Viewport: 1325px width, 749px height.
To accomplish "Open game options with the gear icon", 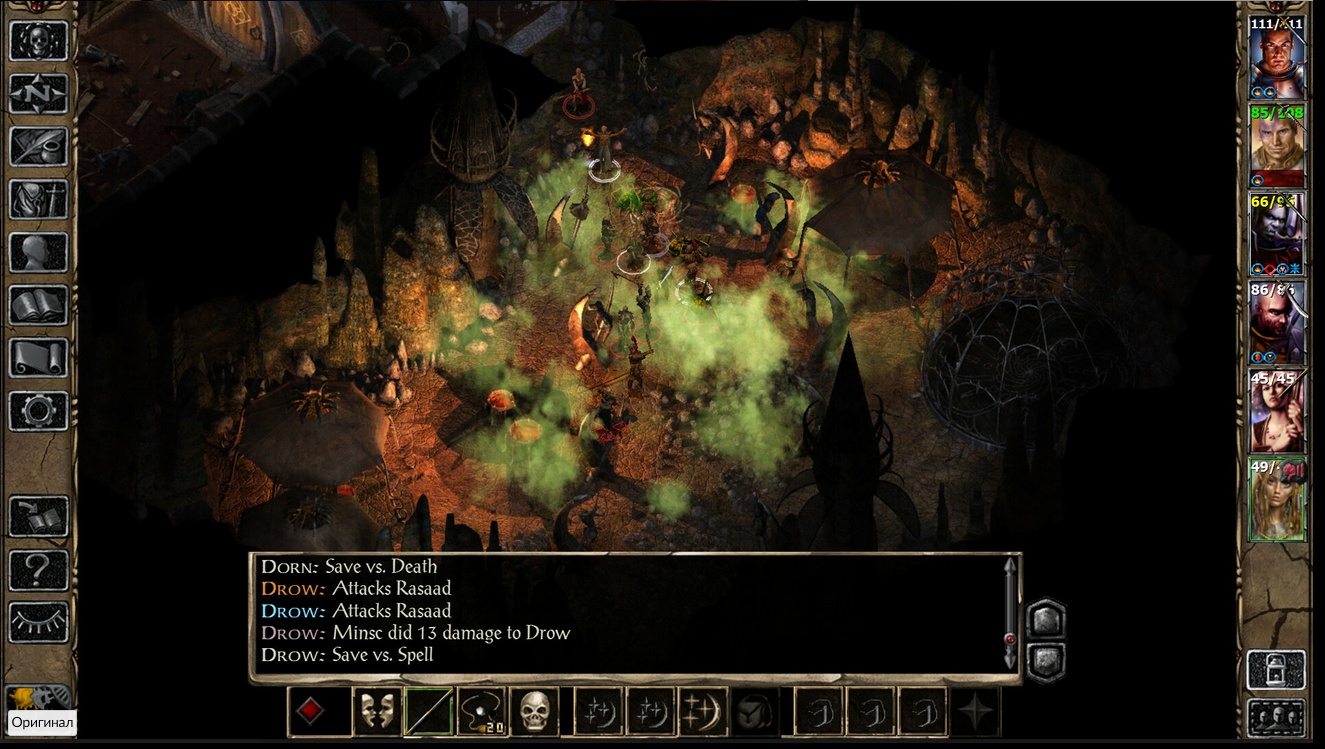I will (39, 411).
